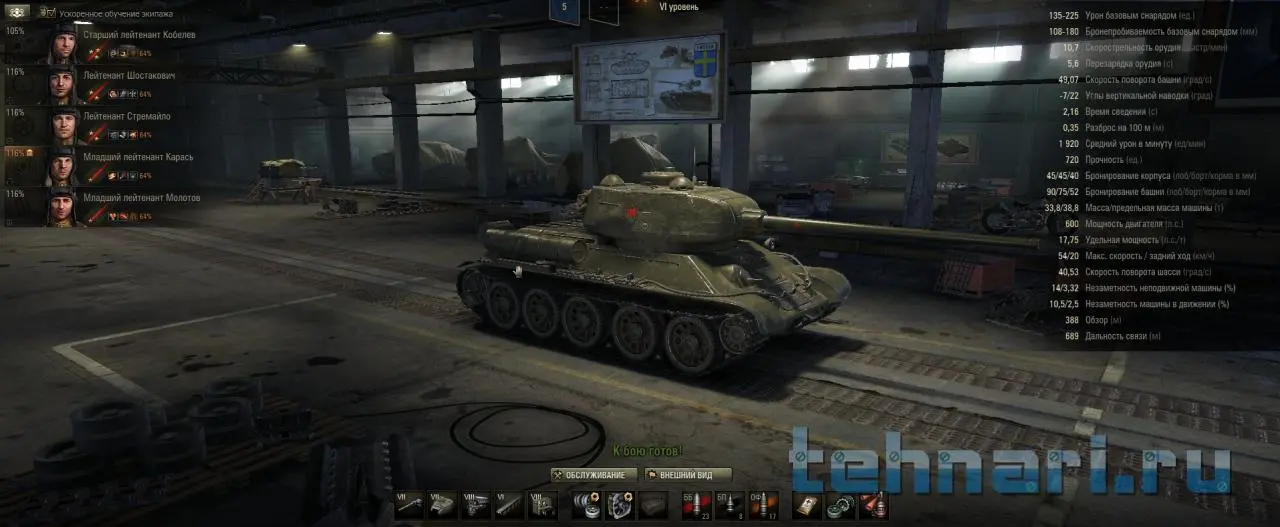This screenshot has height=527, width=1280.
Task: Open the tier VIII engine module slot
Action: point(475,505)
